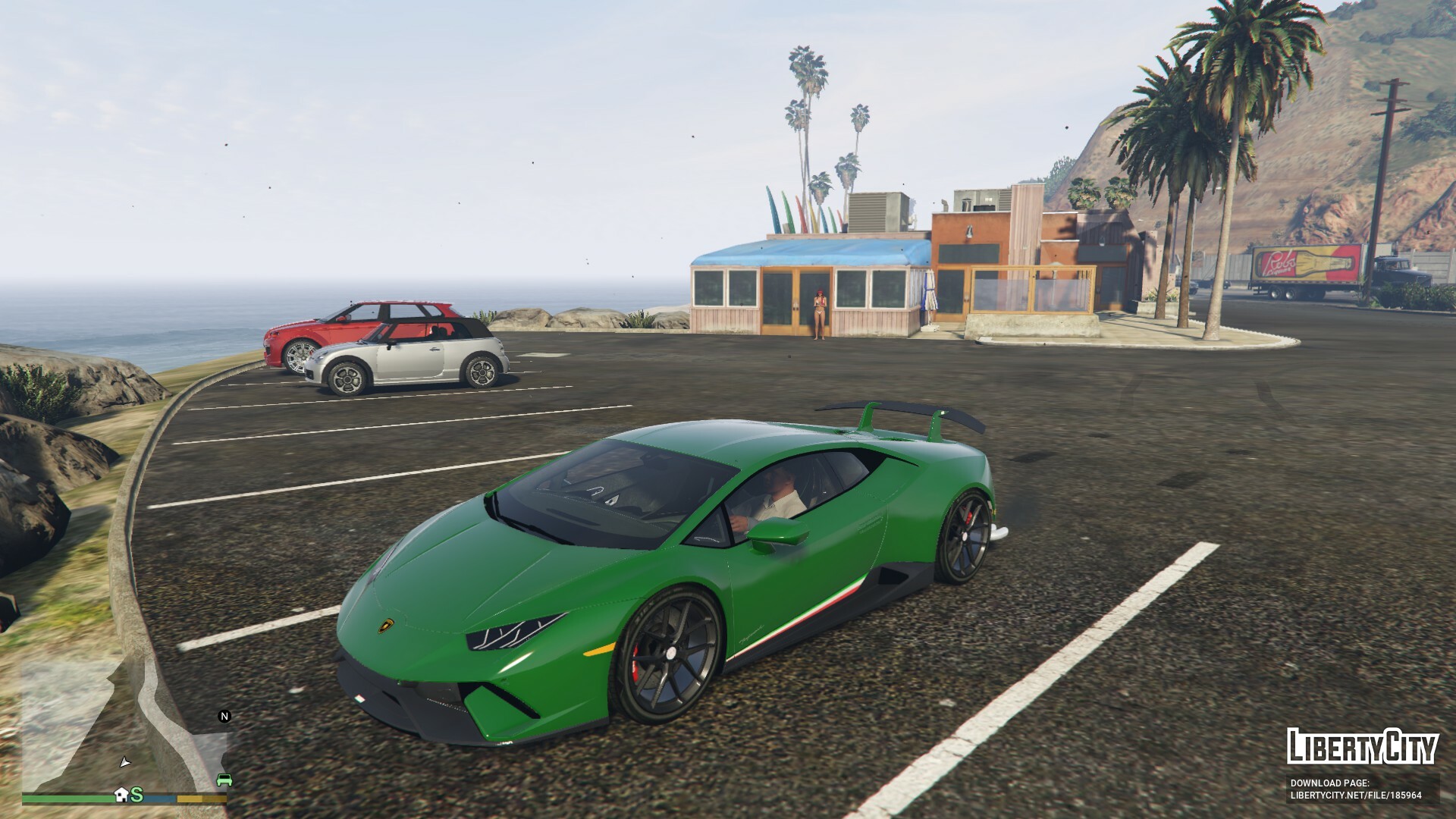Viewport: 1456px width, 819px height.
Task: Click the green S mission blip
Action: 137,794
